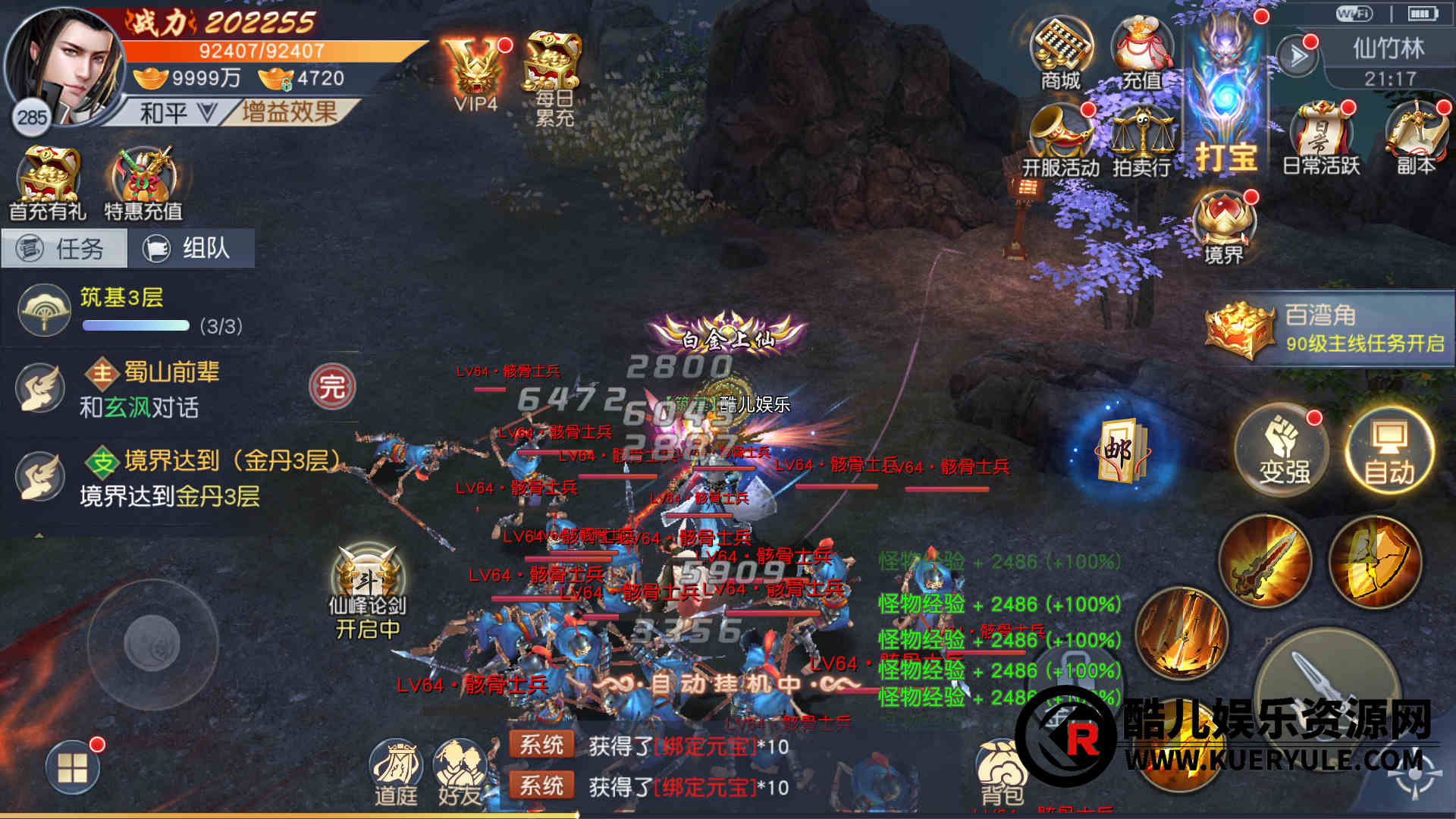Switch to the 组队 team tab
The width and height of the screenshot is (1456, 819).
click(x=191, y=248)
